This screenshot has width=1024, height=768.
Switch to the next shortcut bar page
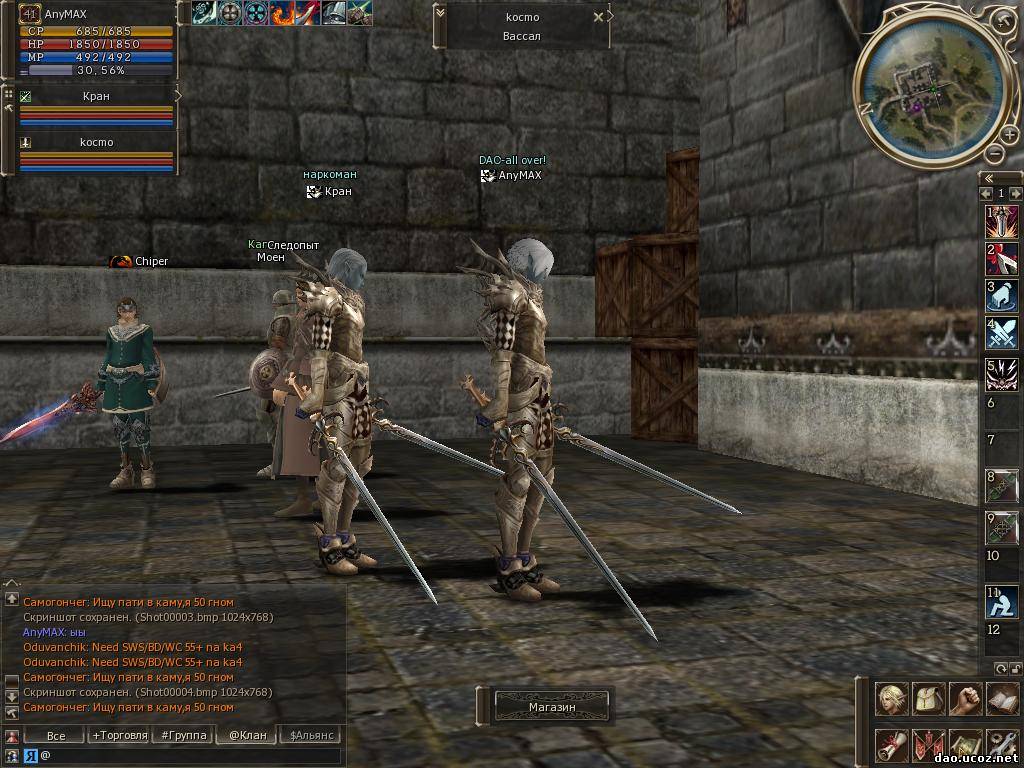(1016, 193)
